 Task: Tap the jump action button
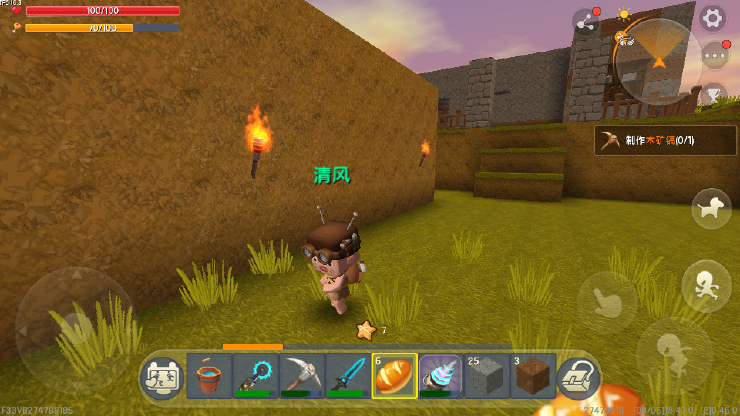(670, 350)
